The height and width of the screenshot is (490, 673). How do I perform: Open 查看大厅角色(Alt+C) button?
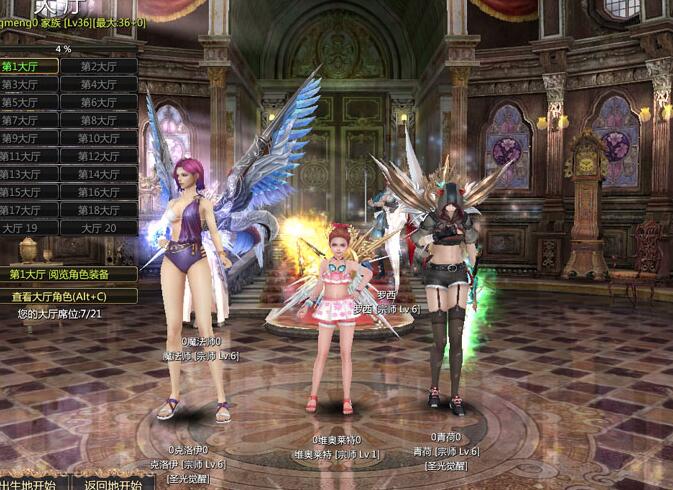pos(68,296)
